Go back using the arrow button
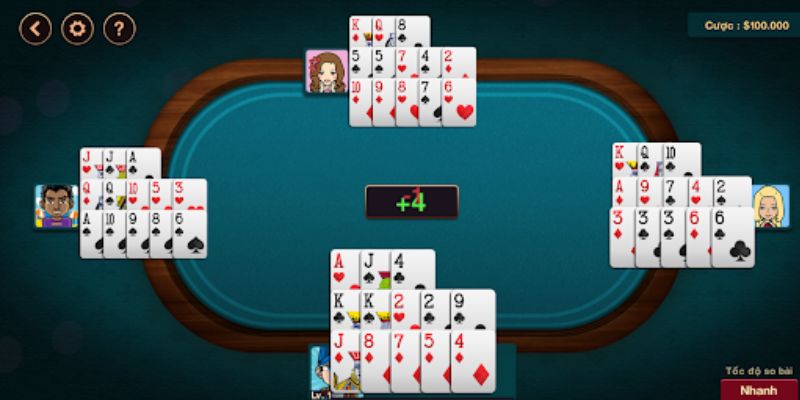This screenshot has width=800, height=400. coord(36,28)
